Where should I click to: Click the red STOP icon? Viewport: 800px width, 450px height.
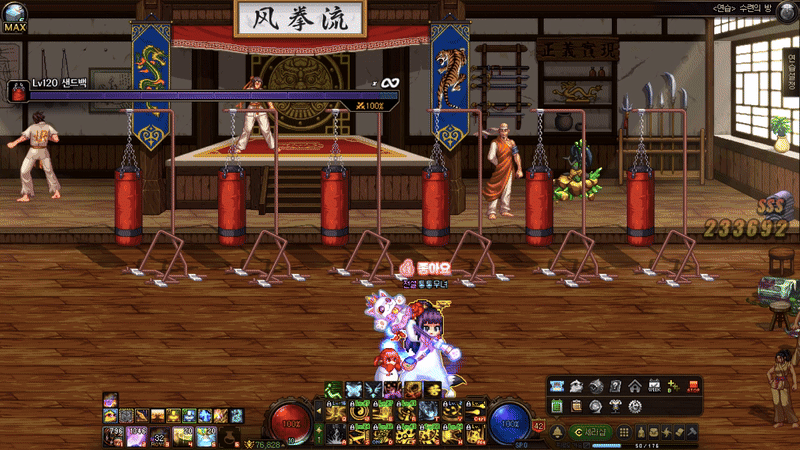[692, 387]
